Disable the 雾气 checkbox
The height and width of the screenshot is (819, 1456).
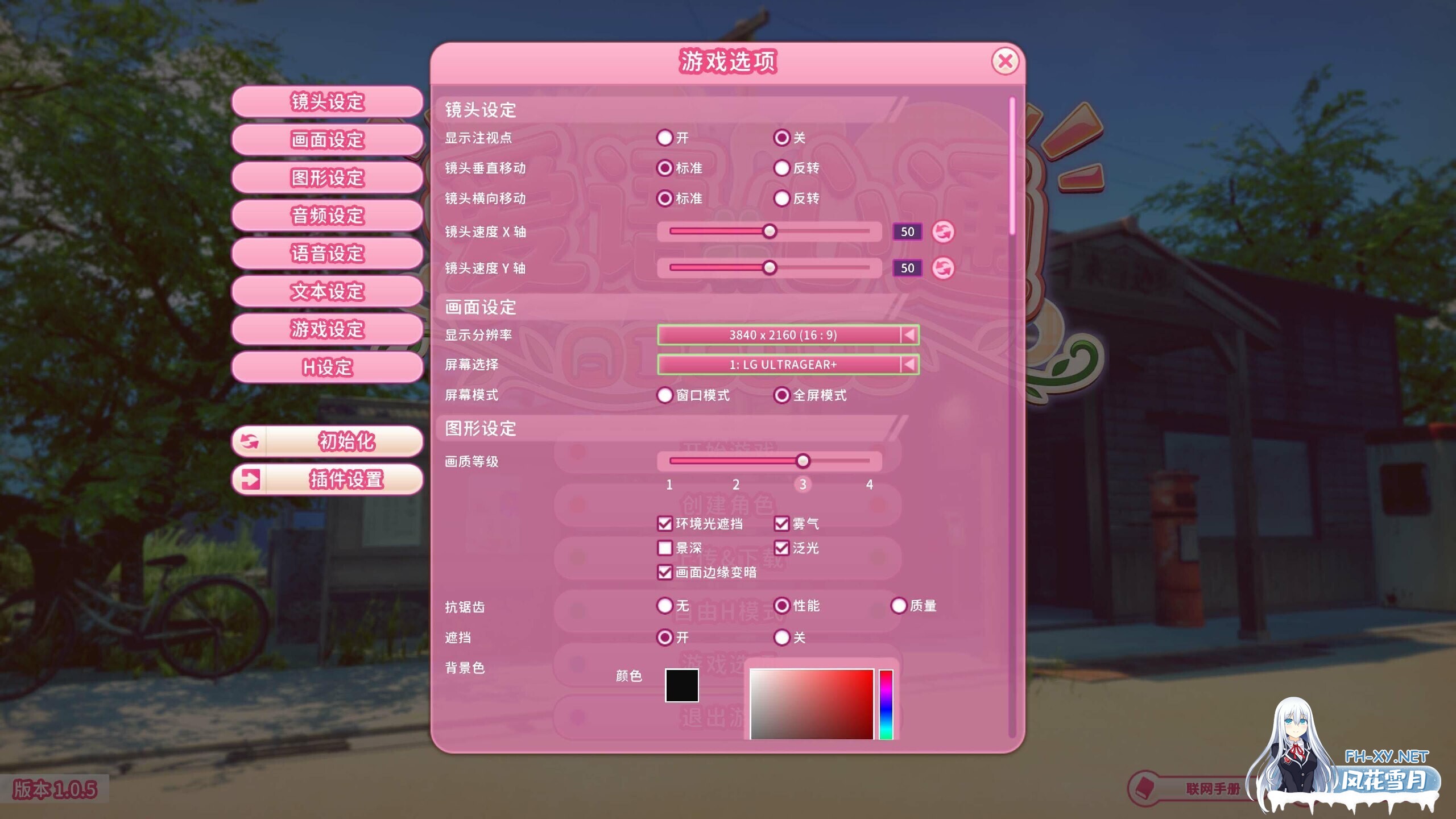point(783,524)
